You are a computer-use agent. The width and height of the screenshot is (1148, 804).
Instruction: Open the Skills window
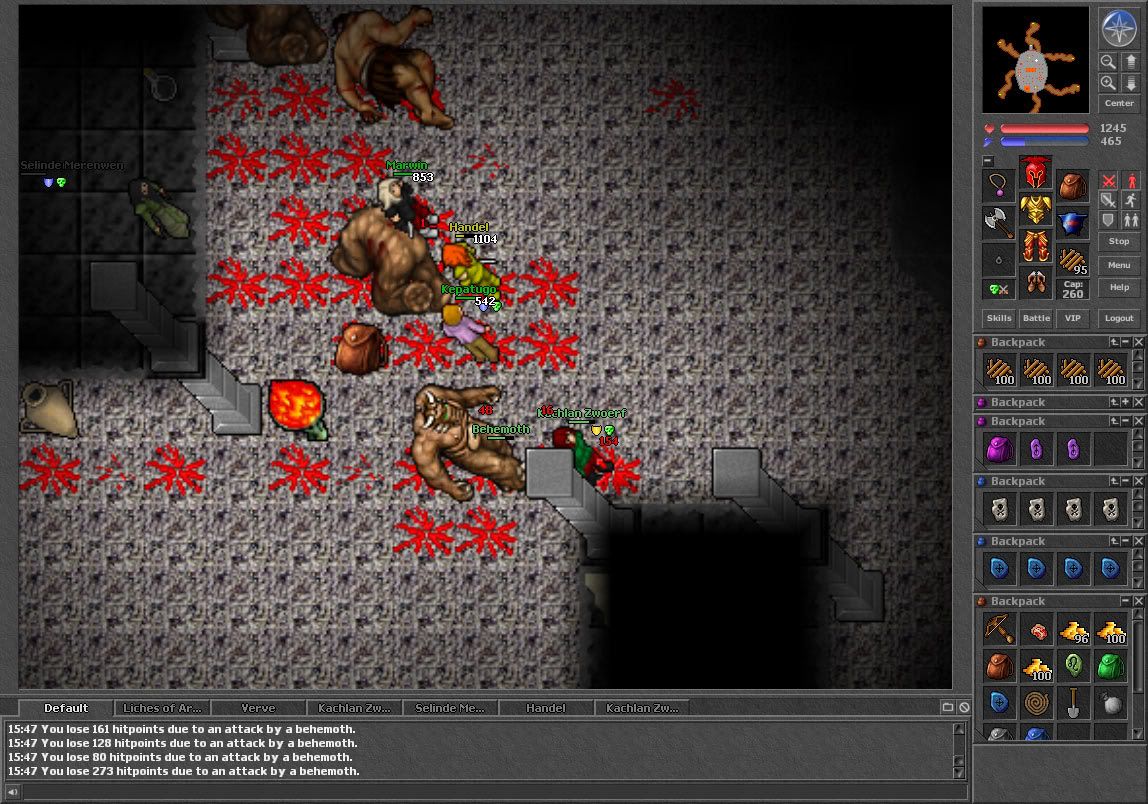coord(999,318)
